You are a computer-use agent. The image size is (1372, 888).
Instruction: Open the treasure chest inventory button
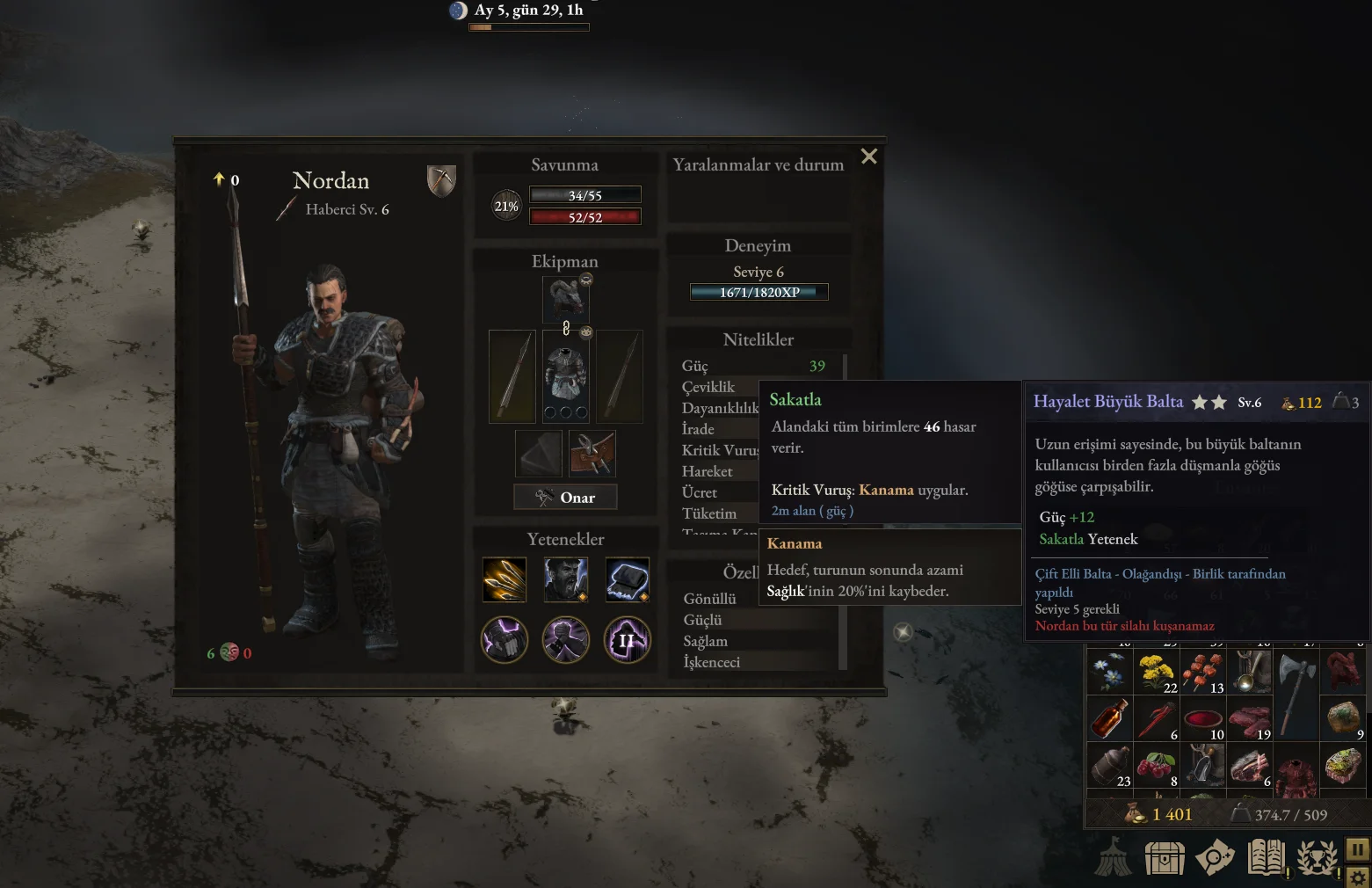point(1165,858)
